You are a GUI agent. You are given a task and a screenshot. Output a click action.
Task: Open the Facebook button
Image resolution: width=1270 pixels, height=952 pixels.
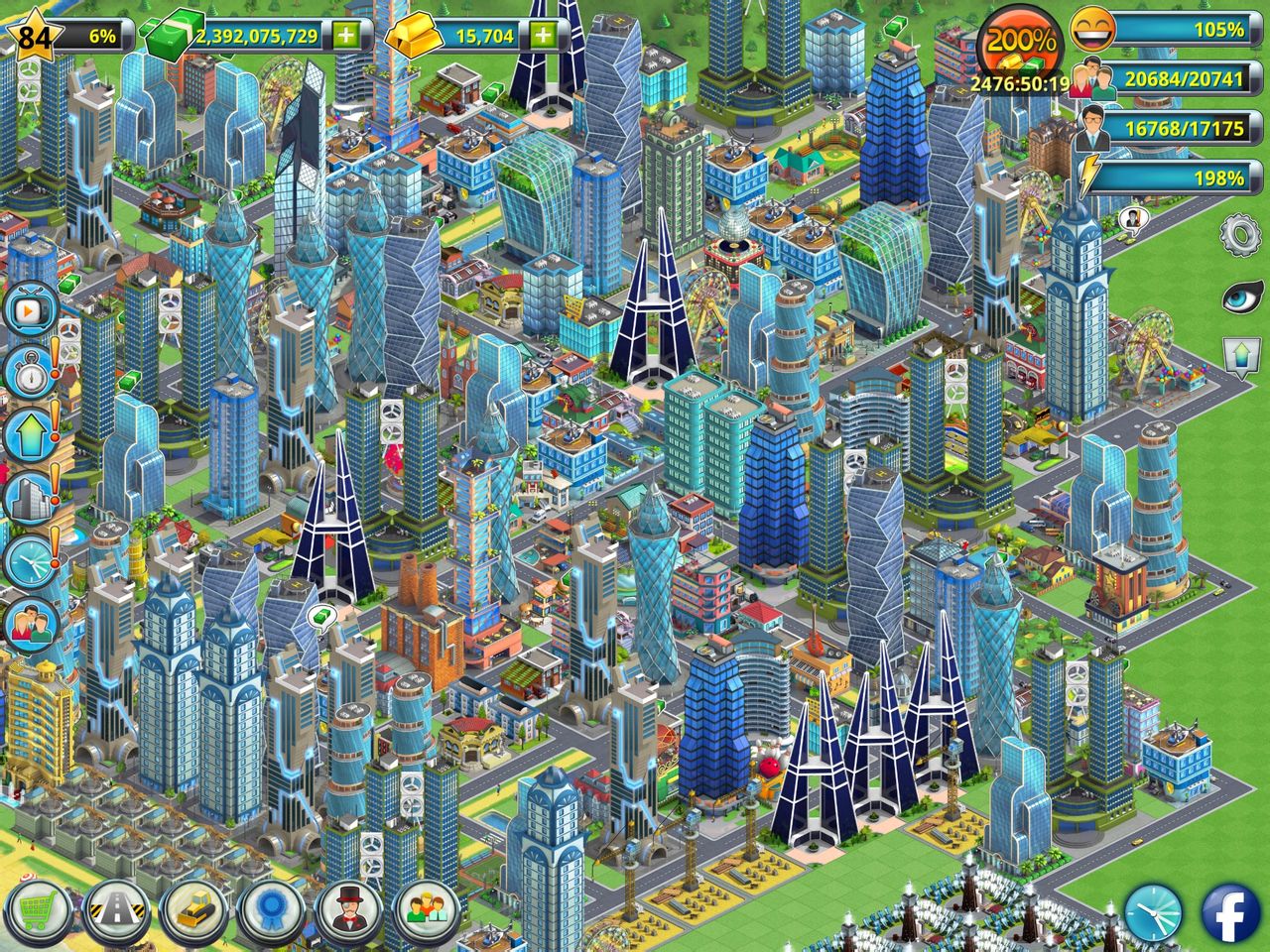[x=1231, y=912]
